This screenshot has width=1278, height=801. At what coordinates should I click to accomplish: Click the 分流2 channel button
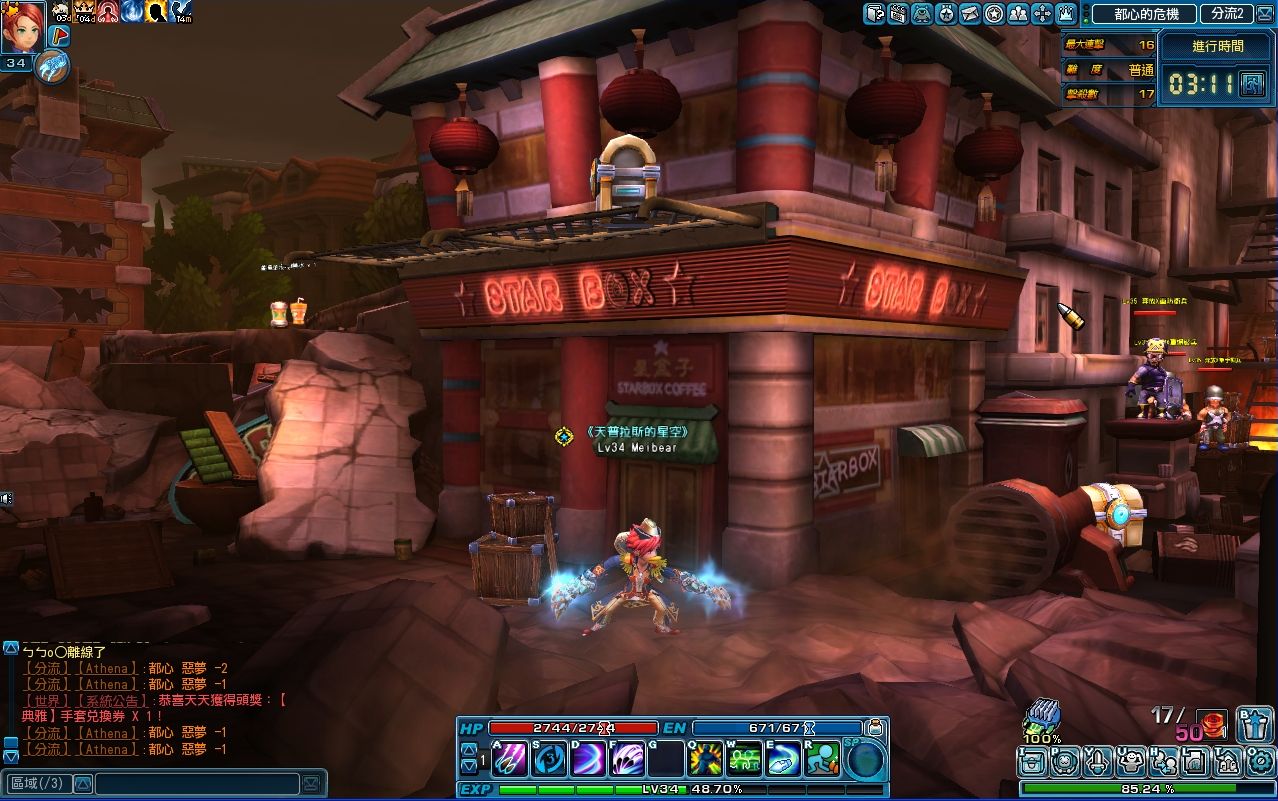(x=1227, y=14)
